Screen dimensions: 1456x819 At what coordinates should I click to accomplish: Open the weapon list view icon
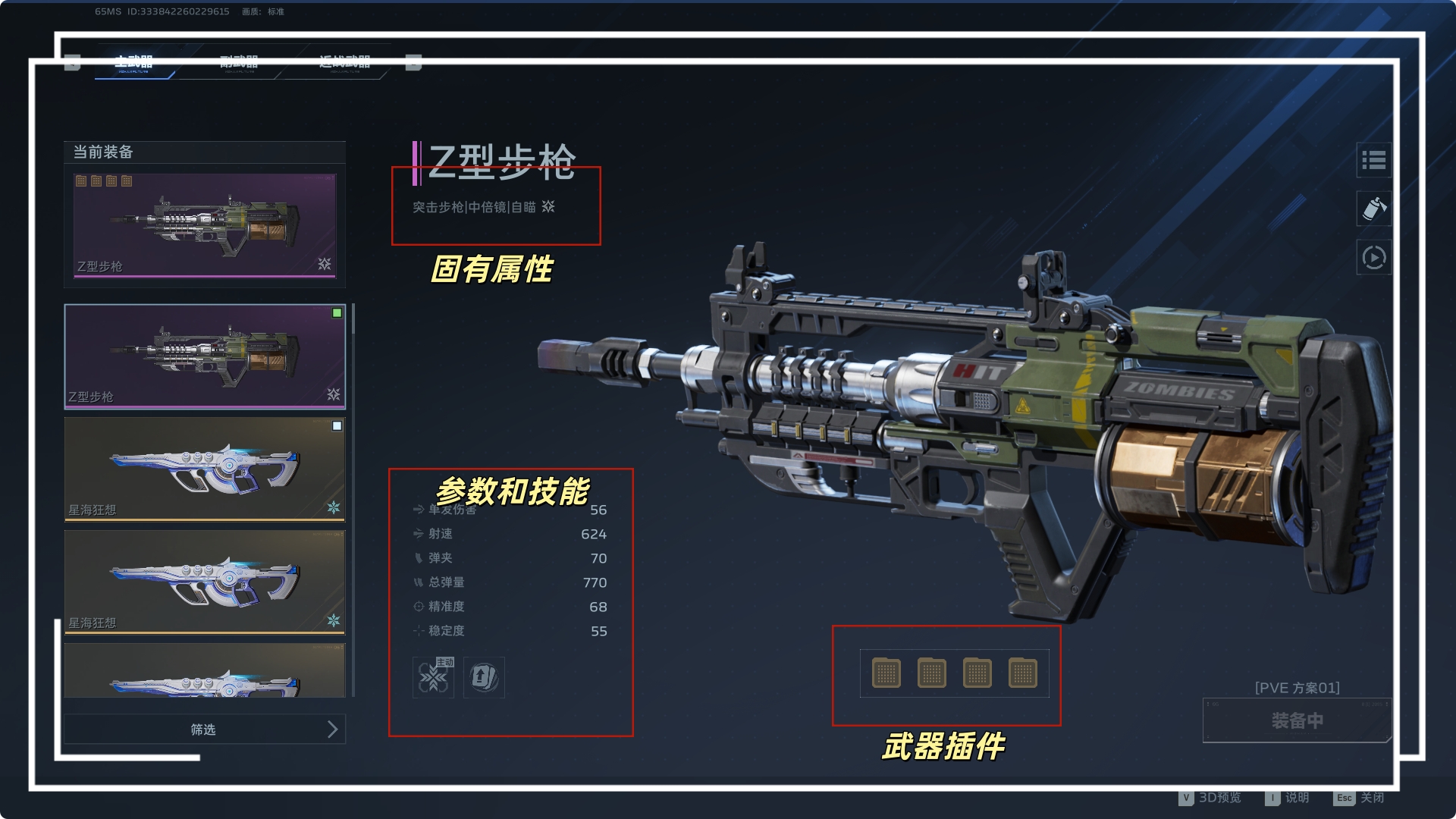(x=1373, y=161)
